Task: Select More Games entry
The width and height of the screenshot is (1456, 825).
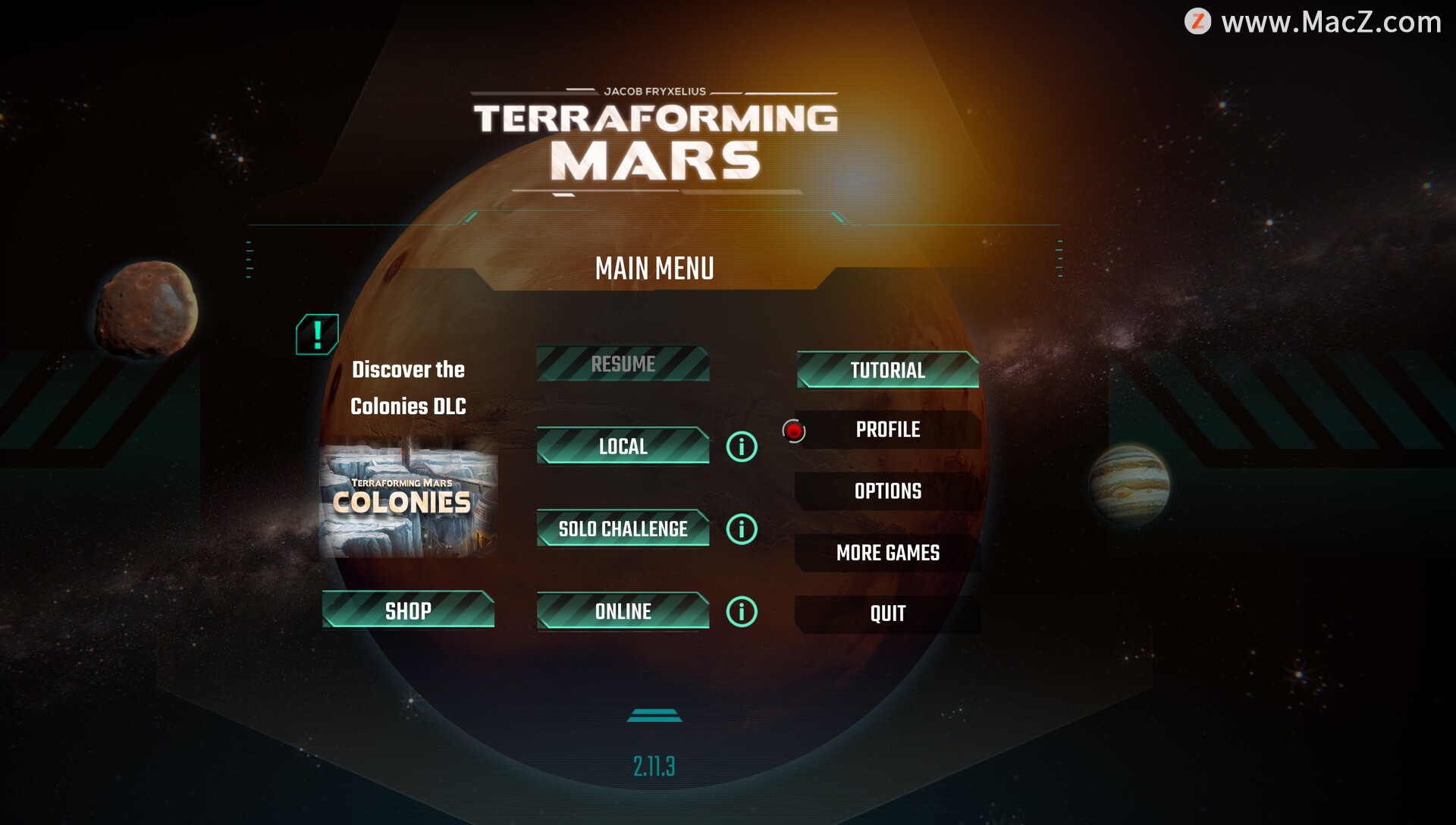Action: pyautogui.click(x=887, y=553)
